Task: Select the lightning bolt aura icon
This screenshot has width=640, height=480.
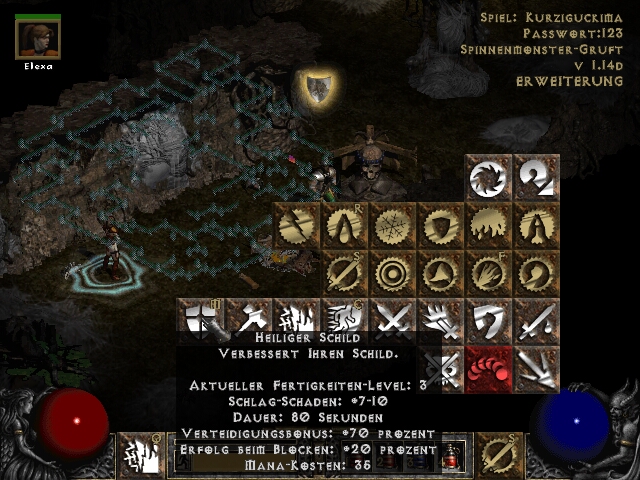Action: point(298,226)
